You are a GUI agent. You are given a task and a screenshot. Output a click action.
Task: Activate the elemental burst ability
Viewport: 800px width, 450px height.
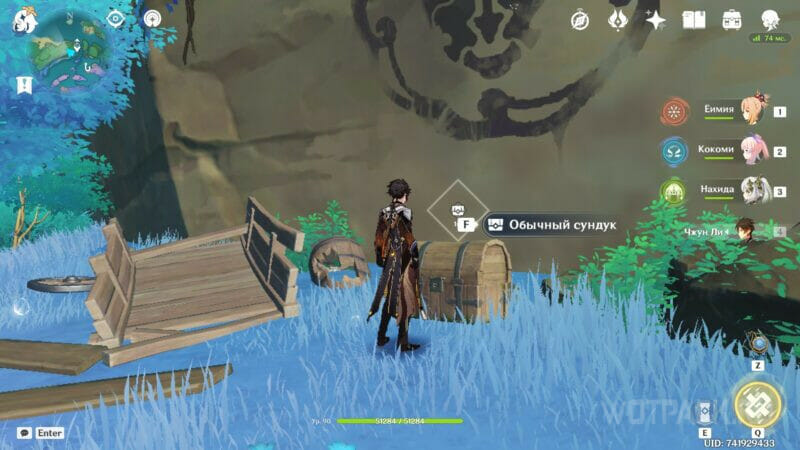tap(759, 403)
